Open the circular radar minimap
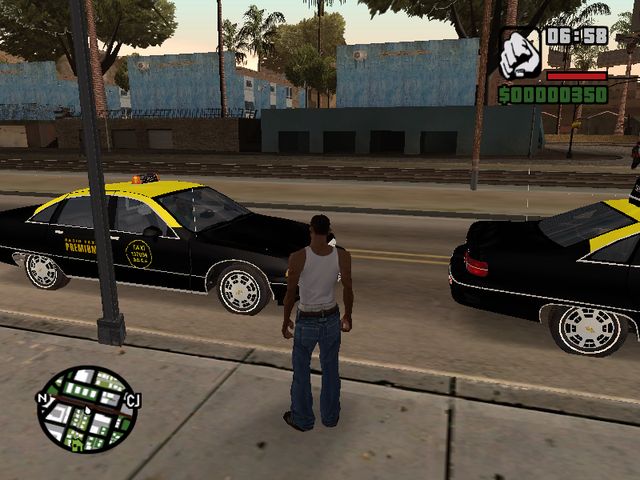Viewport: 640px width, 480px height. click(87, 410)
